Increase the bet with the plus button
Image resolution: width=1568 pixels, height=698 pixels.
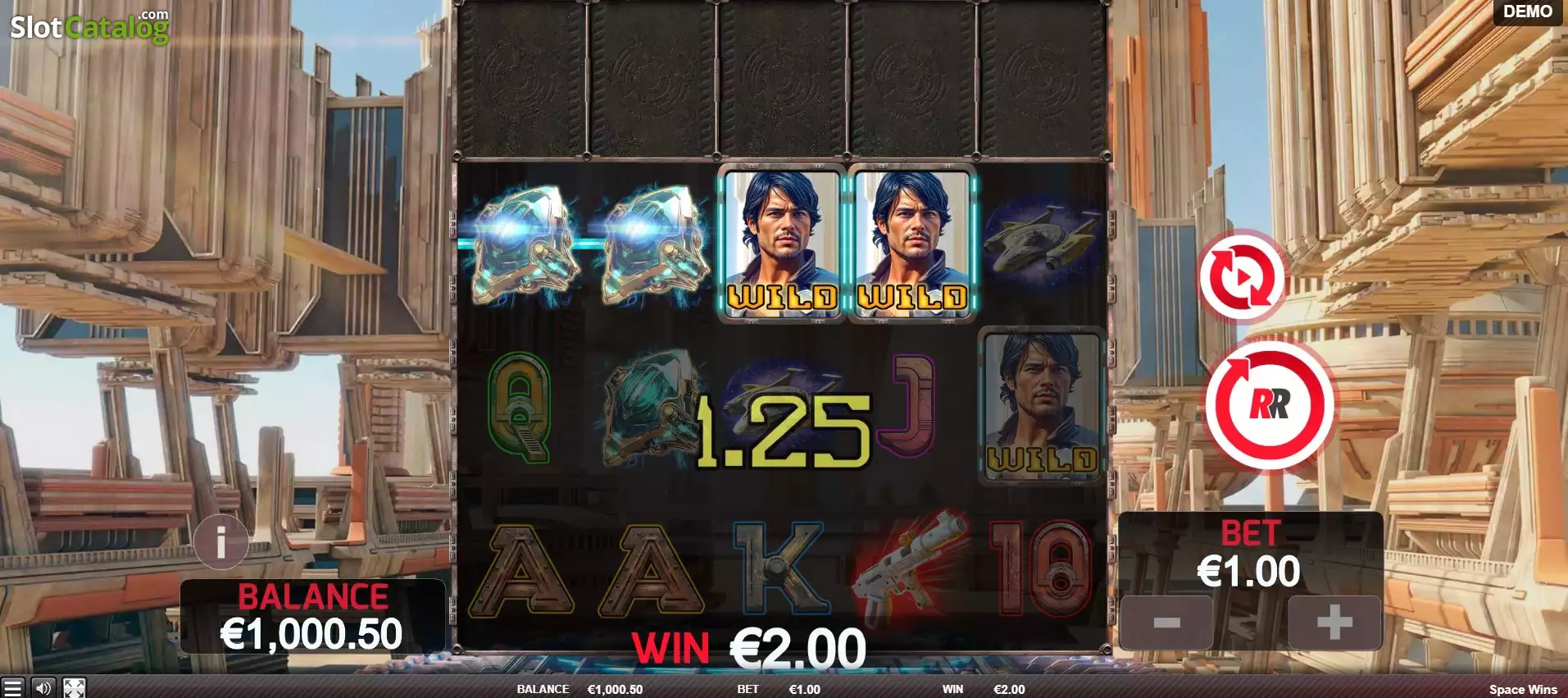coord(1334,623)
